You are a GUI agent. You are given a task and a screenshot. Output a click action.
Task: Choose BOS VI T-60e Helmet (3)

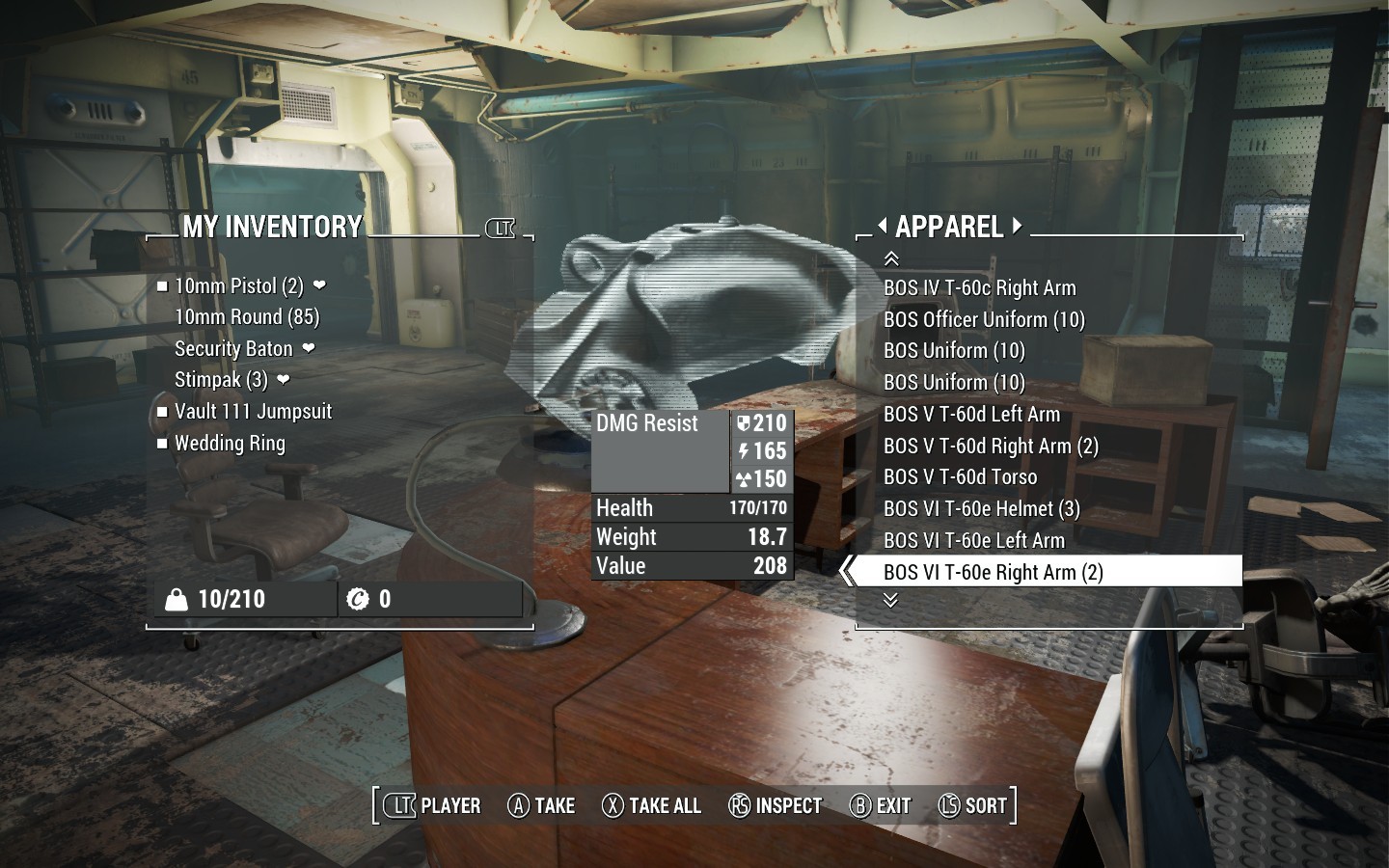coord(981,509)
